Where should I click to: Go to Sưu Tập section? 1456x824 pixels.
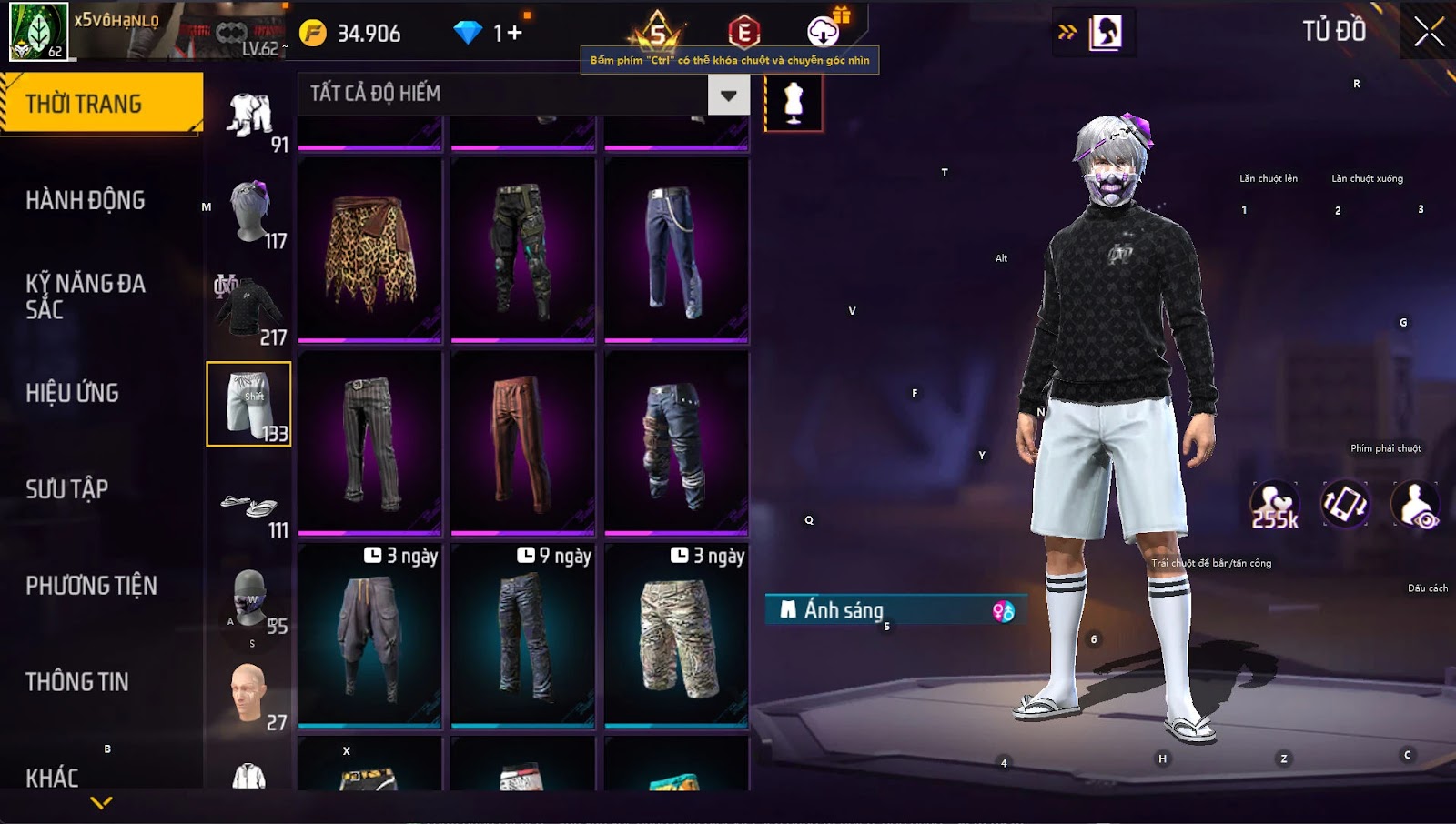pyautogui.click(x=67, y=489)
